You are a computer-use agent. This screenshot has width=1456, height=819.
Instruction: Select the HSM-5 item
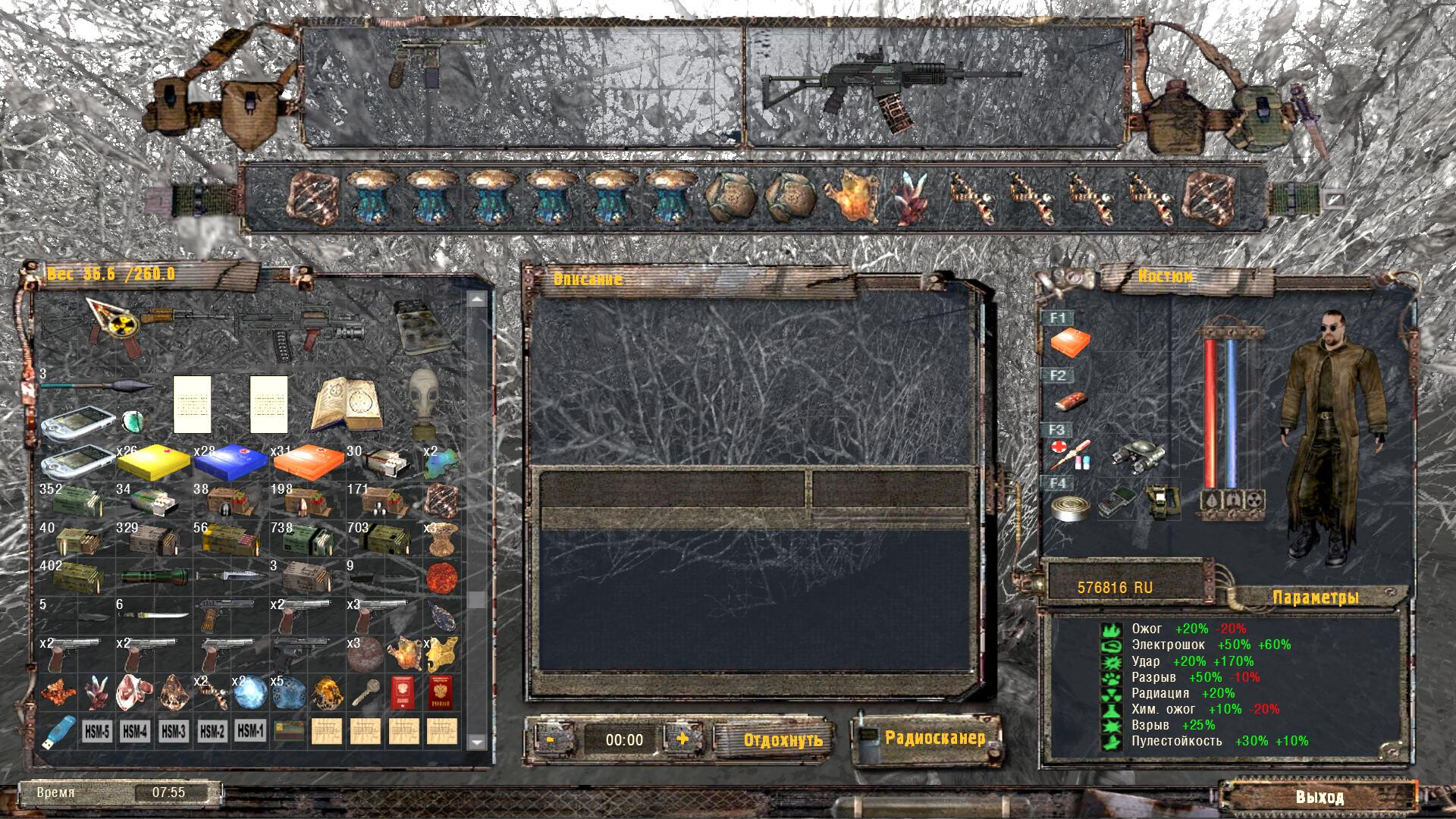pyautogui.click(x=96, y=732)
